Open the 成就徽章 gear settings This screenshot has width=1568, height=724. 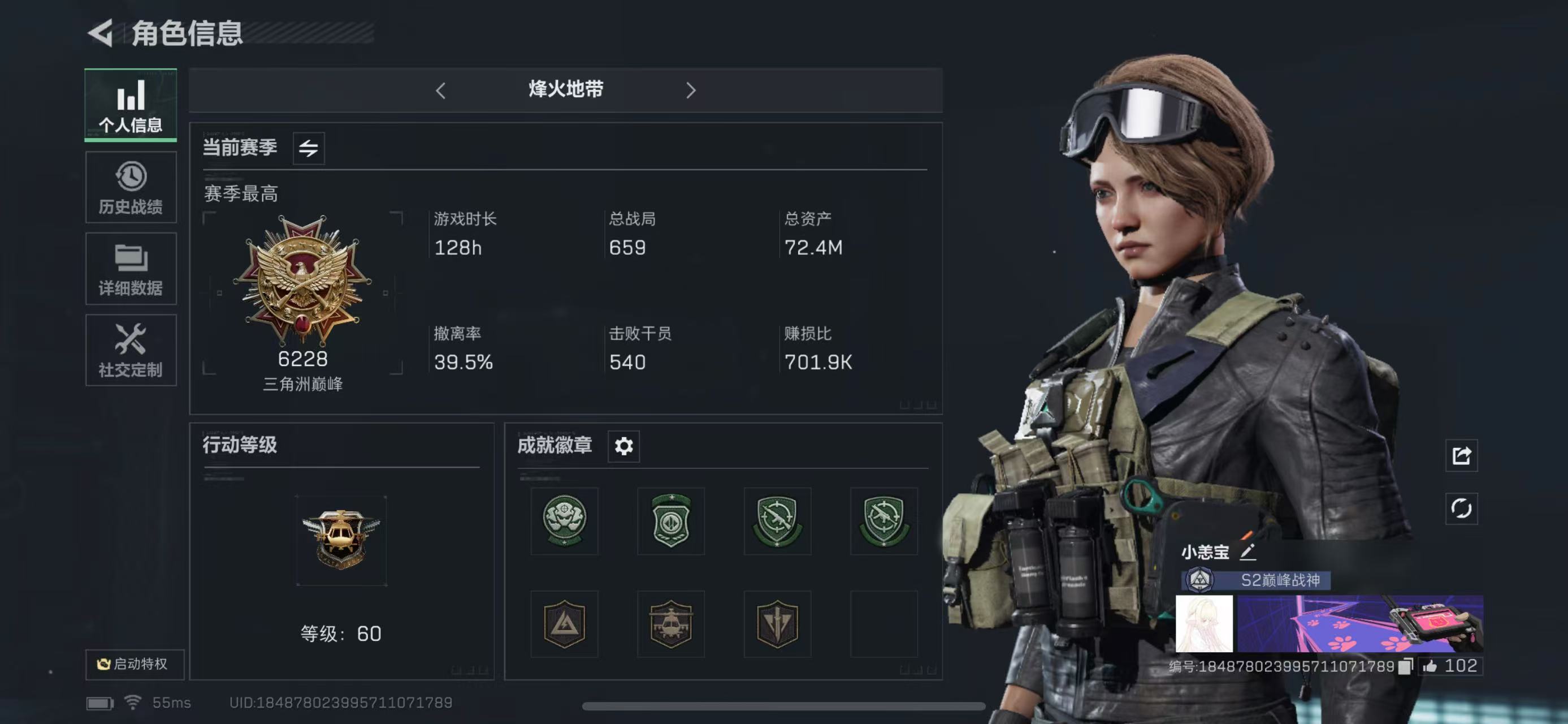(x=623, y=446)
